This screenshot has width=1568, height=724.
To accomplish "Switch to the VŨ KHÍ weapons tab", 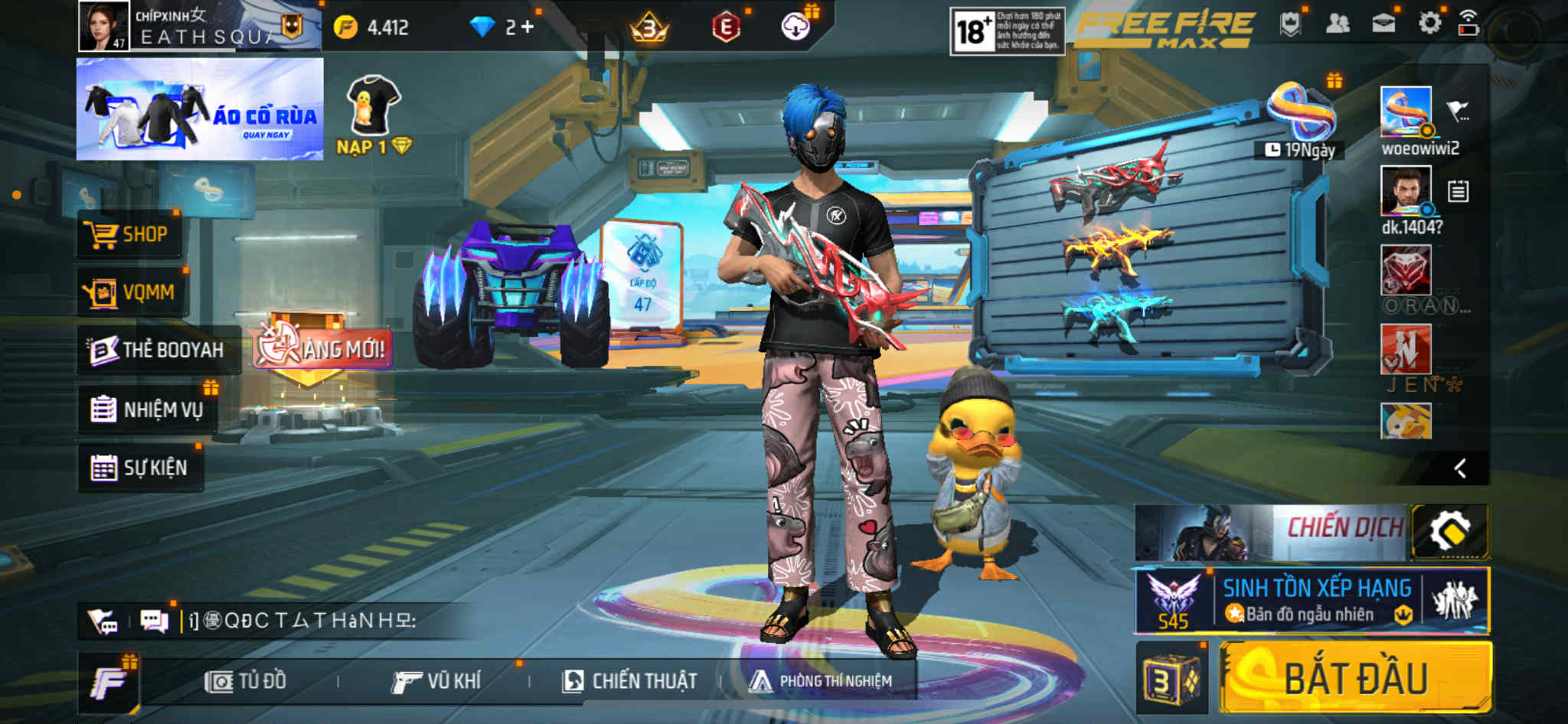I will 436,681.
